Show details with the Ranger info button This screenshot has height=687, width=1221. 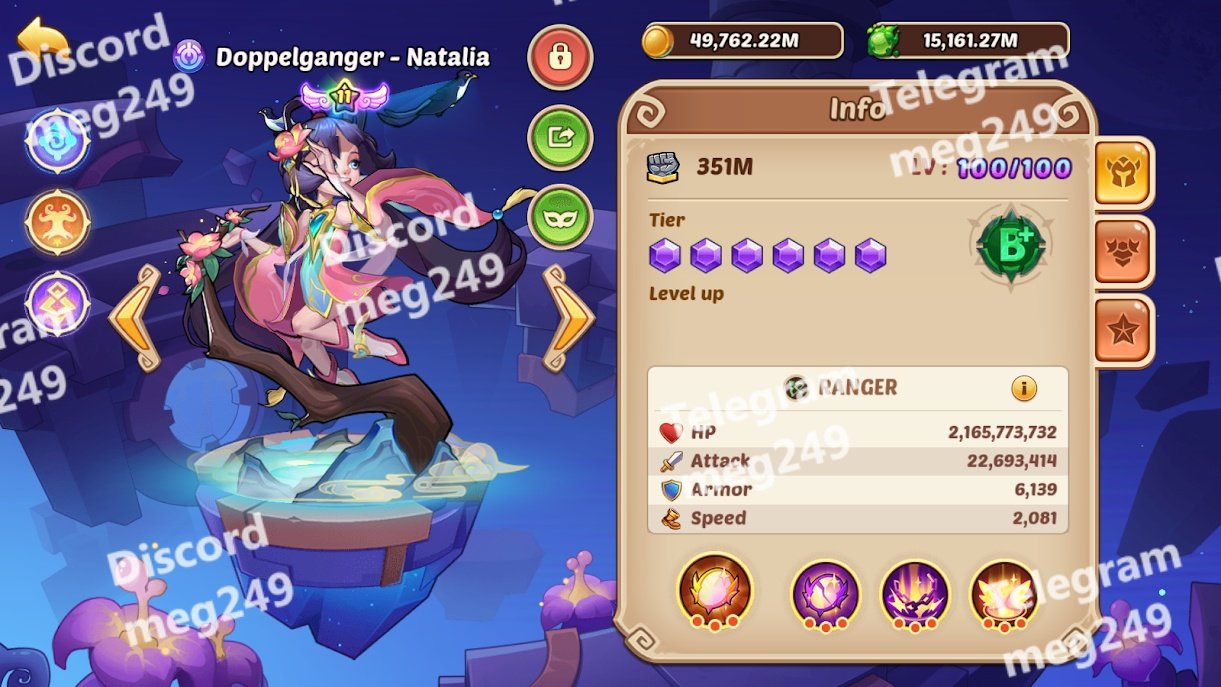pyautogui.click(x=1023, y=388)
